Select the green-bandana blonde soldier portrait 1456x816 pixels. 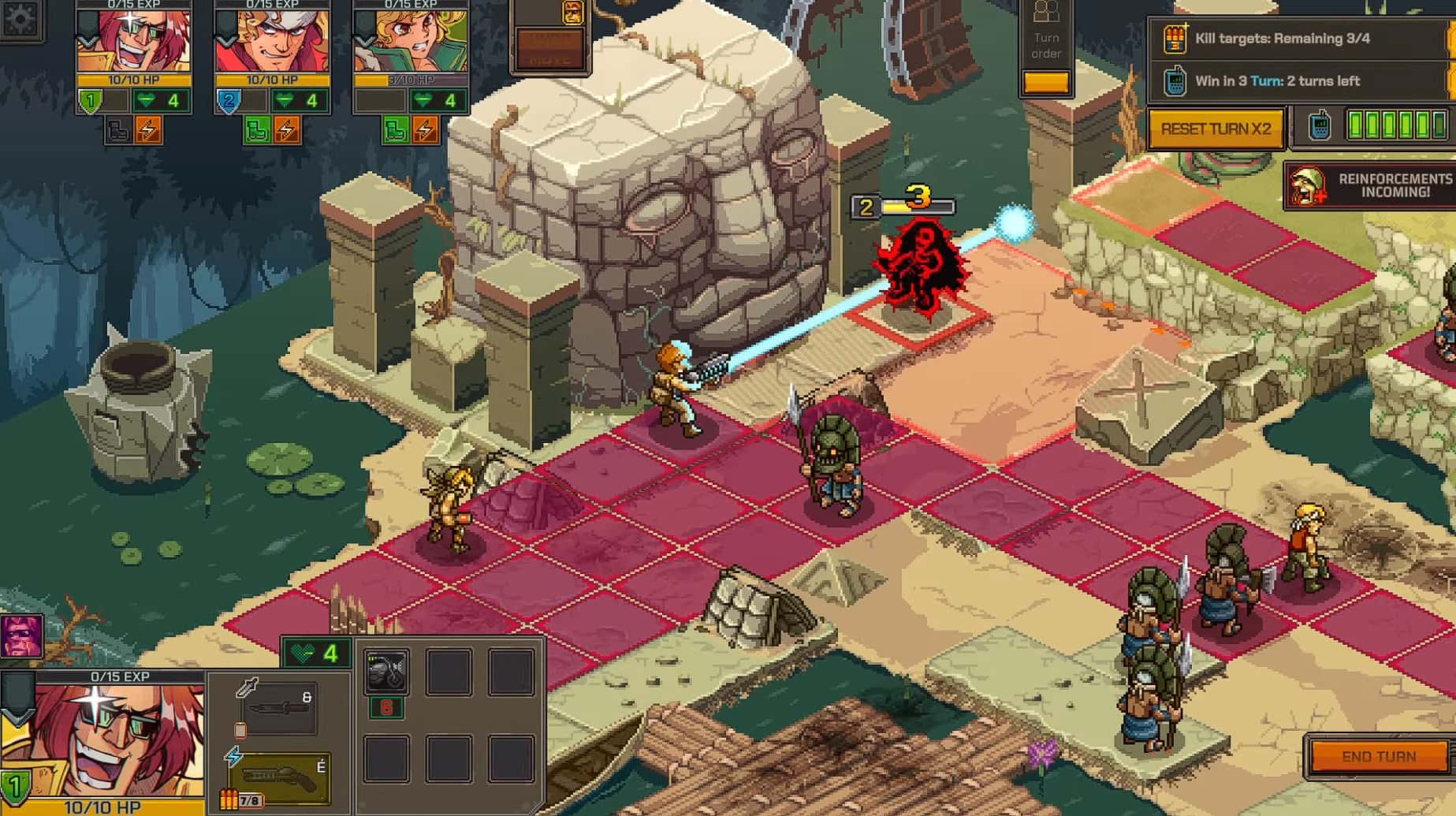(x=411, y=41)
